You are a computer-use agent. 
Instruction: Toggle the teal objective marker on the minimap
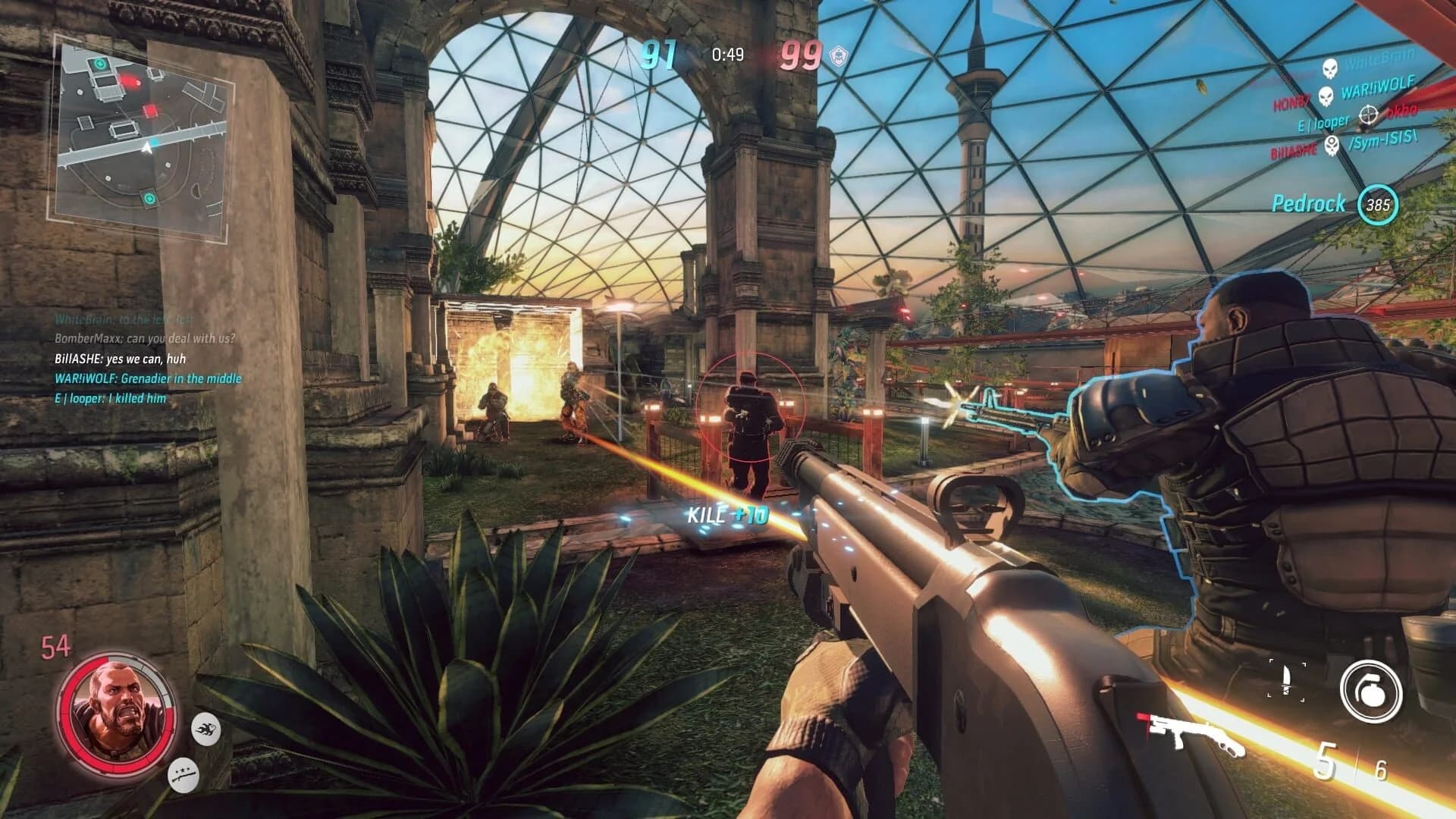point(99,64)
